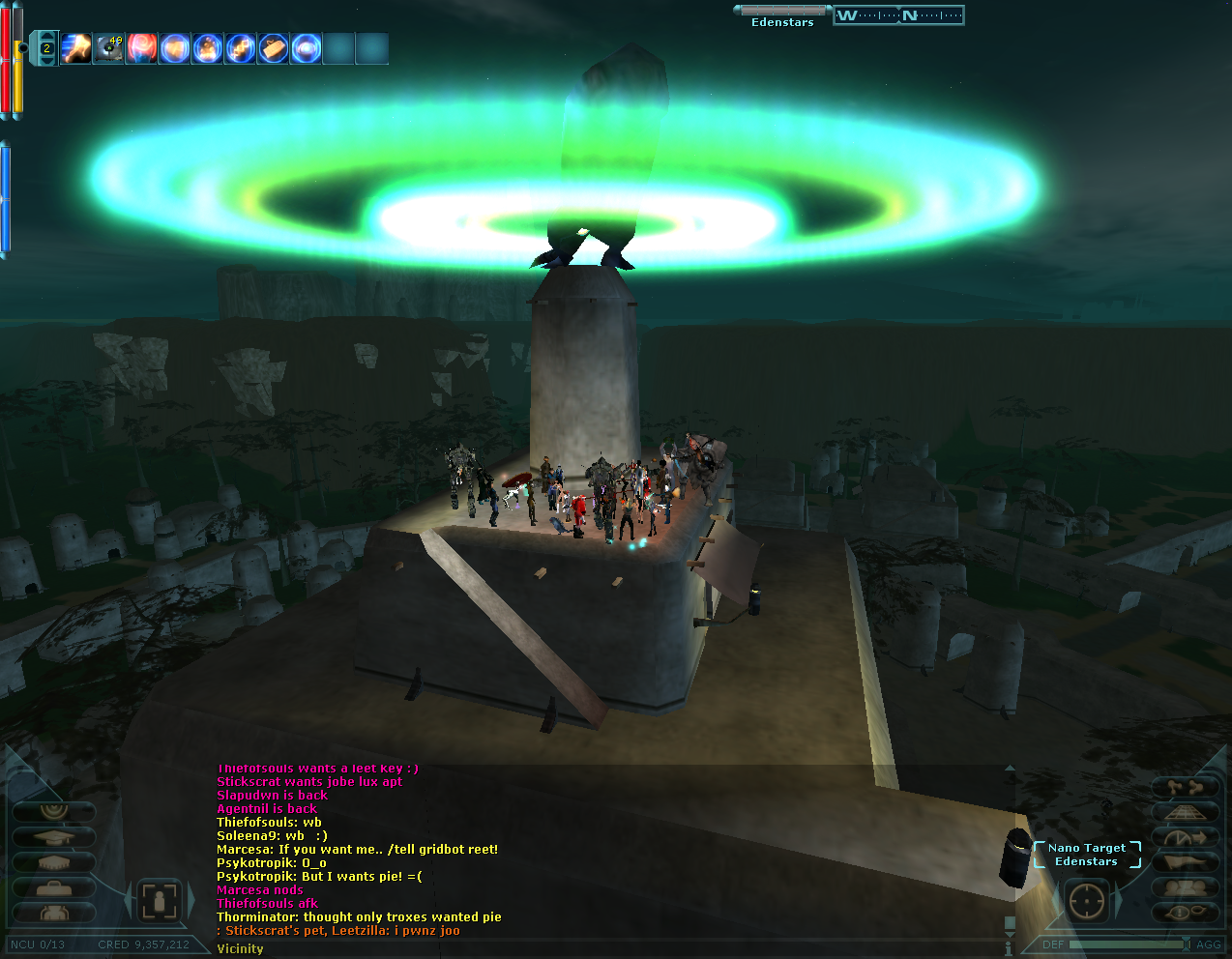Click the hotbar page up arrow
1232x959 pixels.
tap(45, 36)
